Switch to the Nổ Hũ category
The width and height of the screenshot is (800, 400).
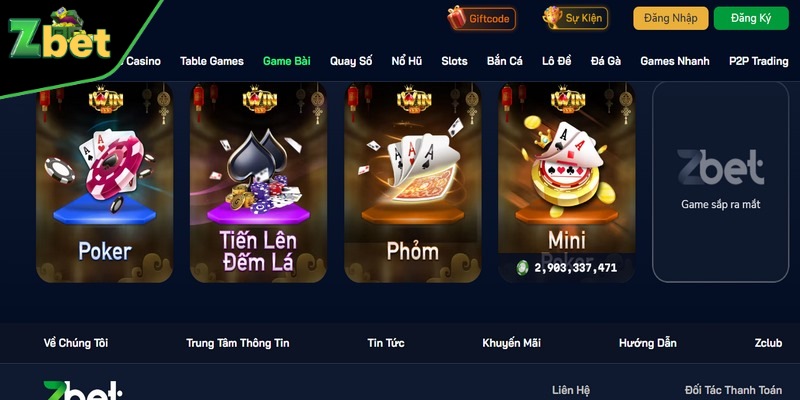(x=407, y=61)
